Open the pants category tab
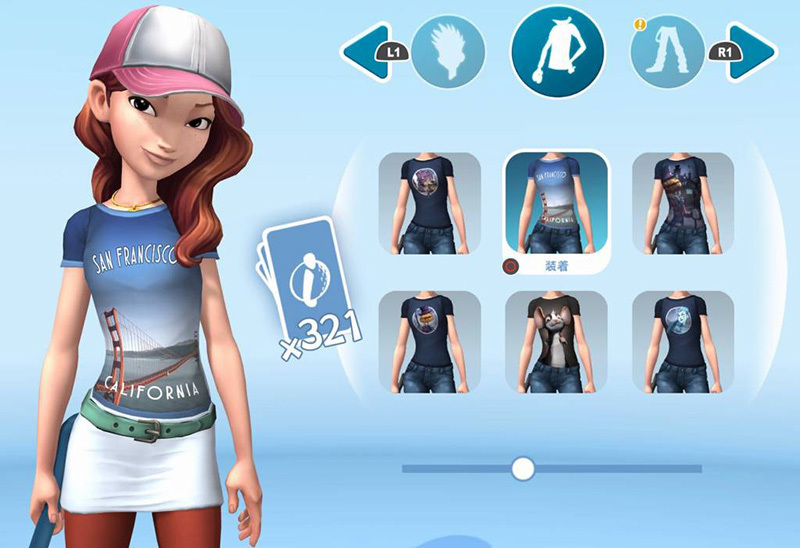This screenshot has height=548, width=800. 666,48
